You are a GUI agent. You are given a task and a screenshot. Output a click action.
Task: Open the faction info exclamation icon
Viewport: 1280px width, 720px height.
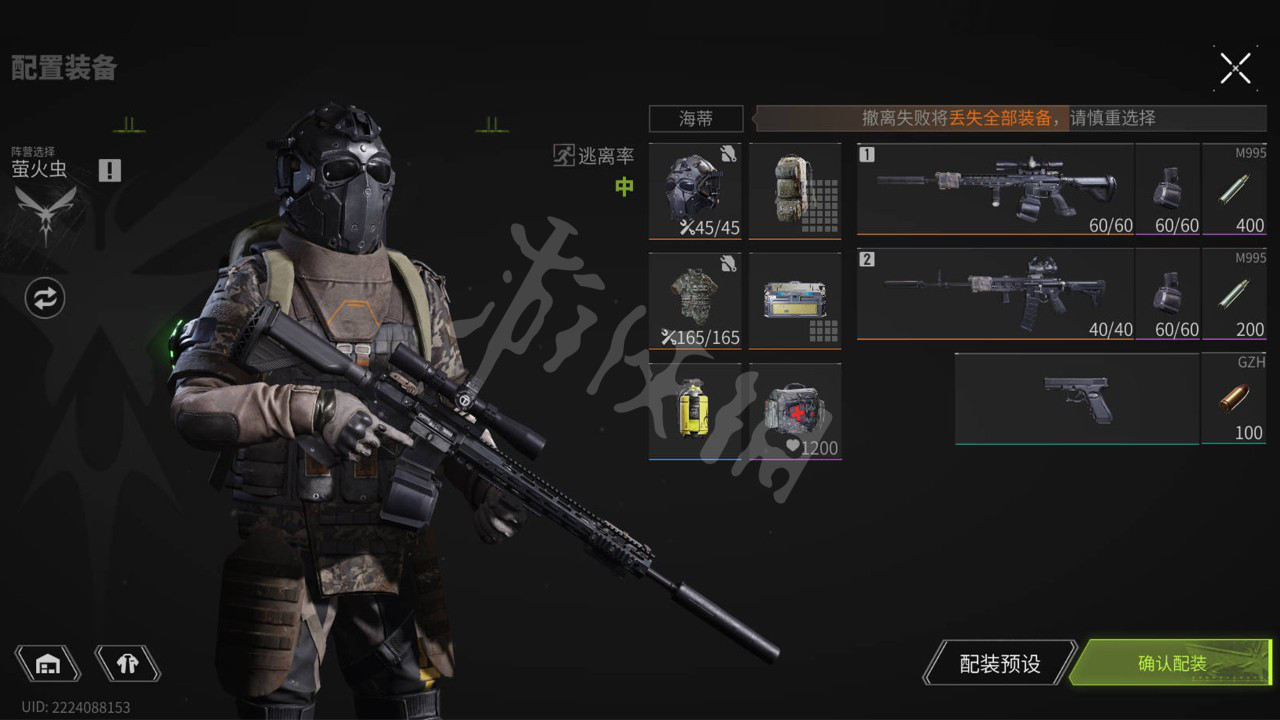pyautogui.click(x=110, y=170)
